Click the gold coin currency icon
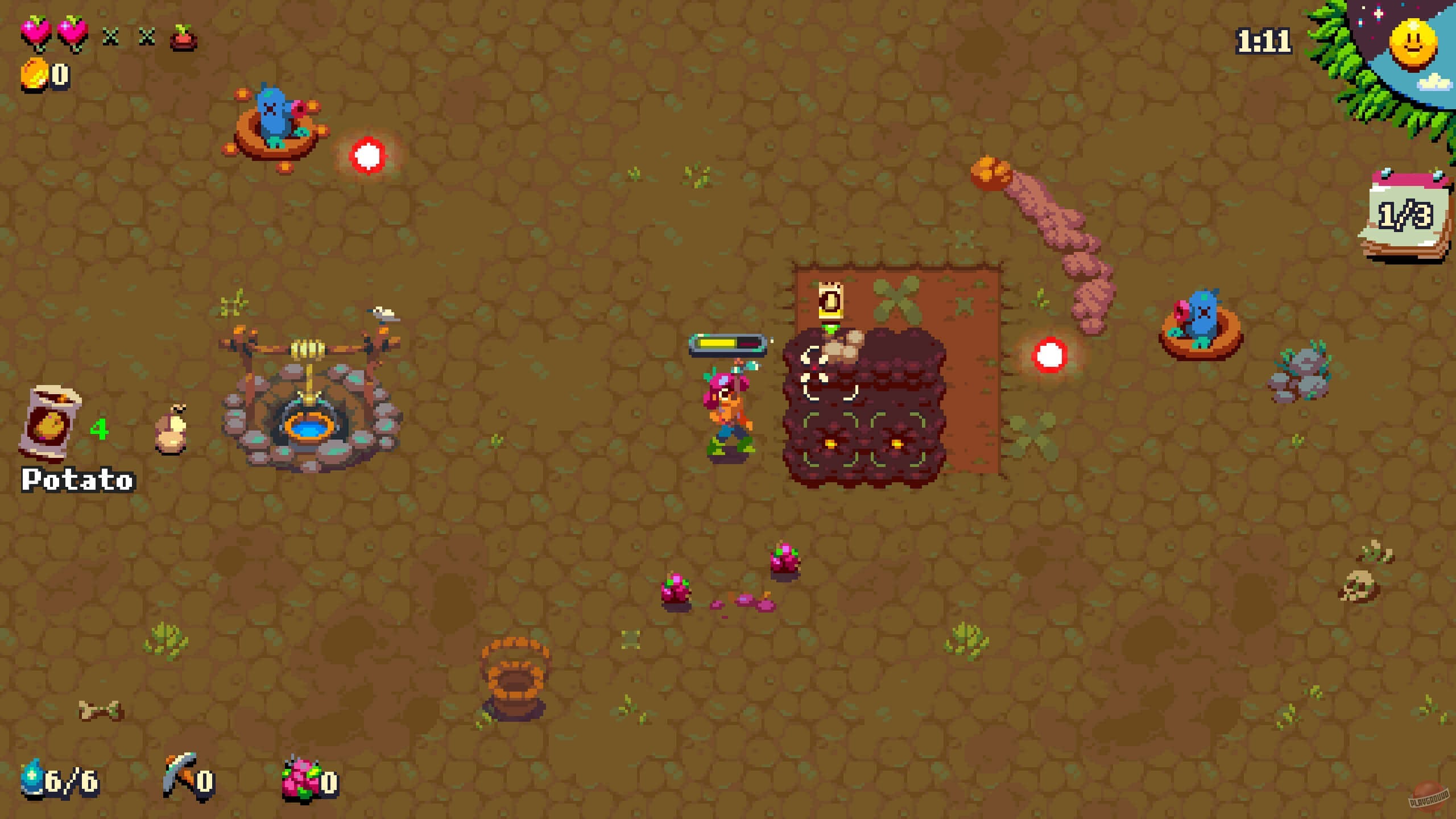This screenshot has width=1456, height=819. (x=34, y=73)
